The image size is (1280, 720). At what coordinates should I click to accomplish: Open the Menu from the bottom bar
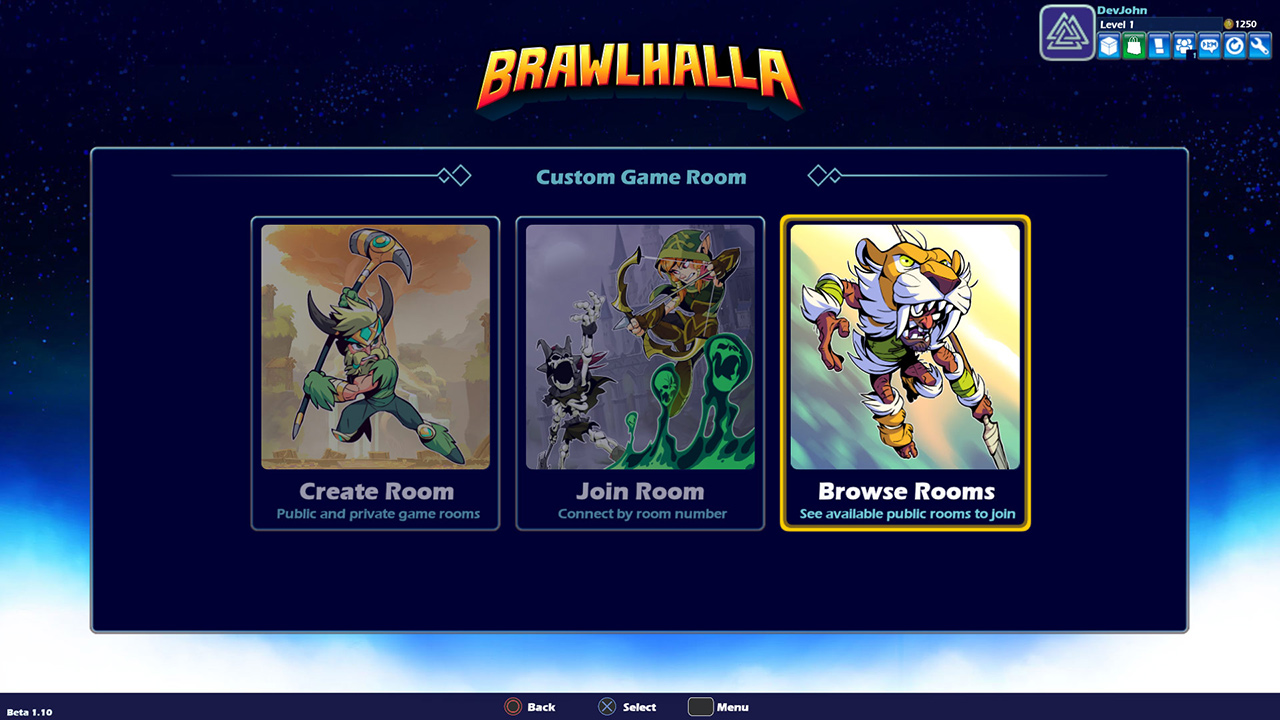719,707
